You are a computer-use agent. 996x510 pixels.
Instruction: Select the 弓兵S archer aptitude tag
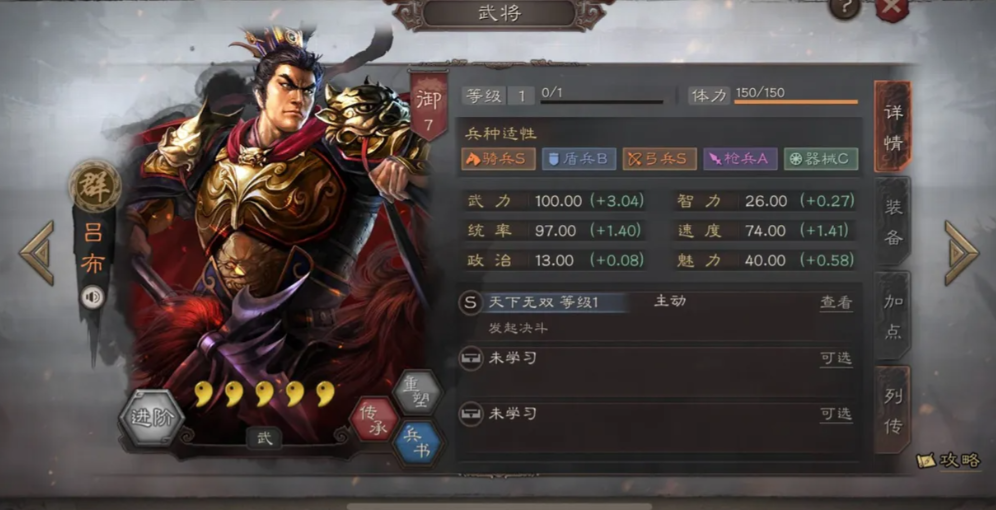(659, 159)
